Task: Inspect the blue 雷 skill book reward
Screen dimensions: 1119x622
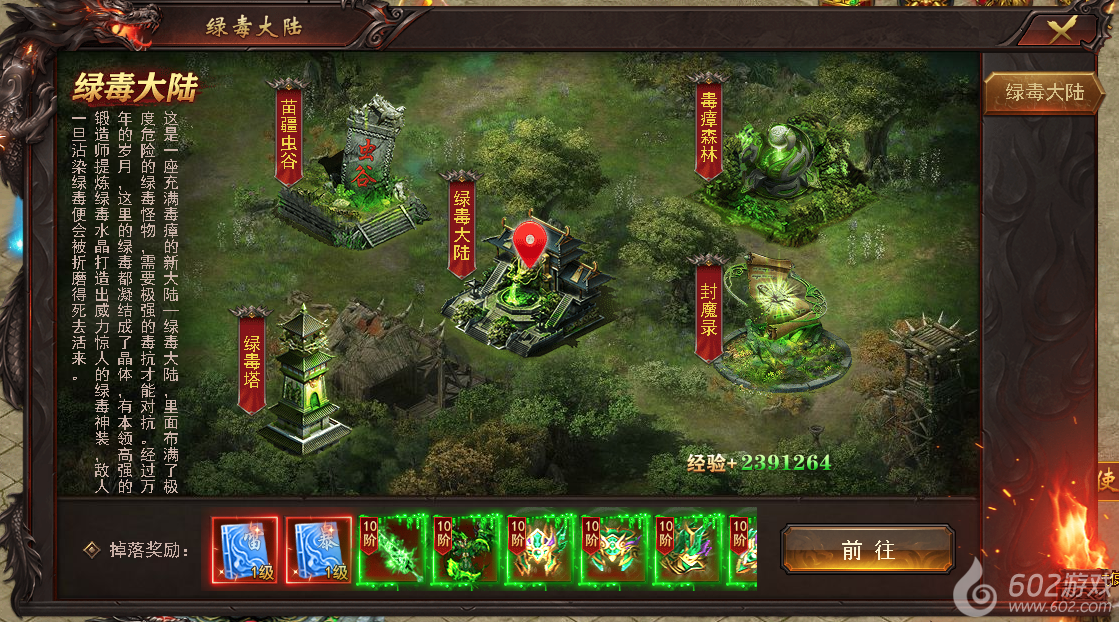Action: [245, 550]
